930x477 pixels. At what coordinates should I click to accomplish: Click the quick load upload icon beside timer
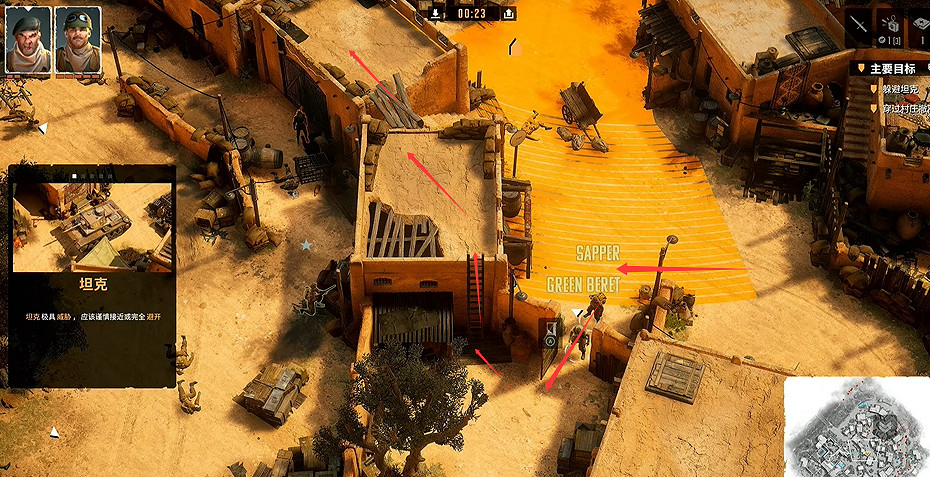point(509,13)
